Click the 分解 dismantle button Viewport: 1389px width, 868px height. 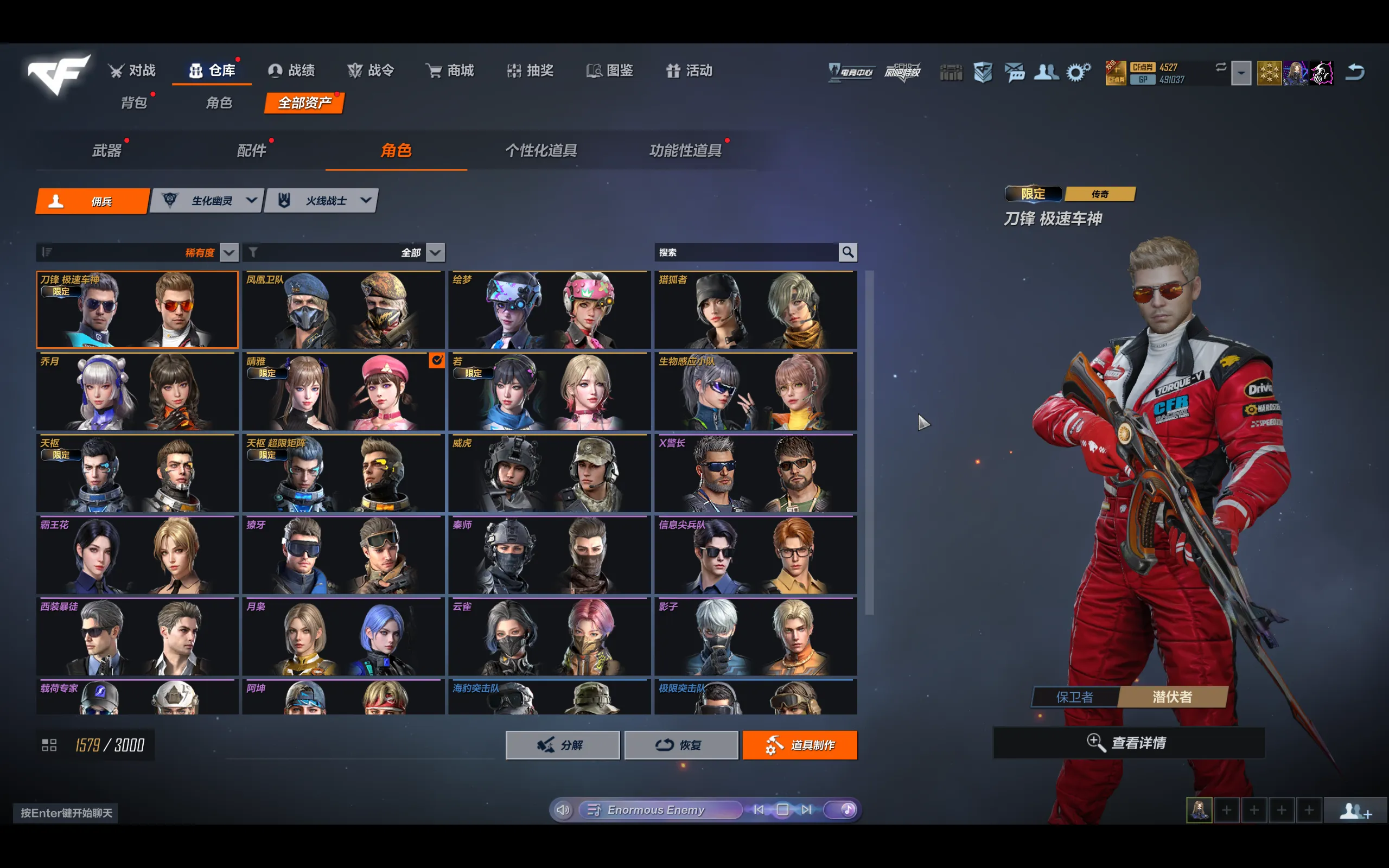click(x=562, y=745)
